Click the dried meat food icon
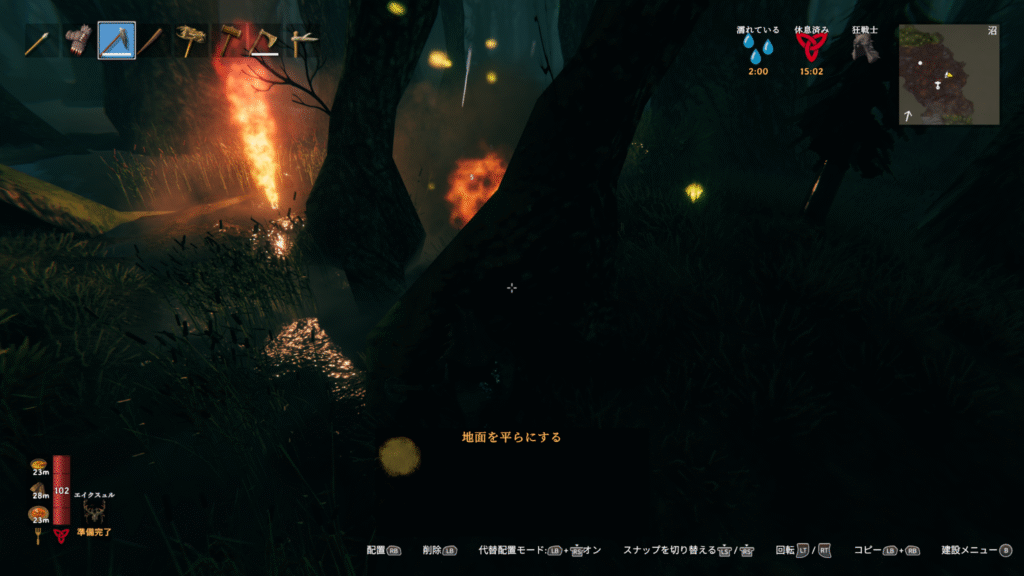This screenshot has width=1024, height=576. click(x=39, y=489)
